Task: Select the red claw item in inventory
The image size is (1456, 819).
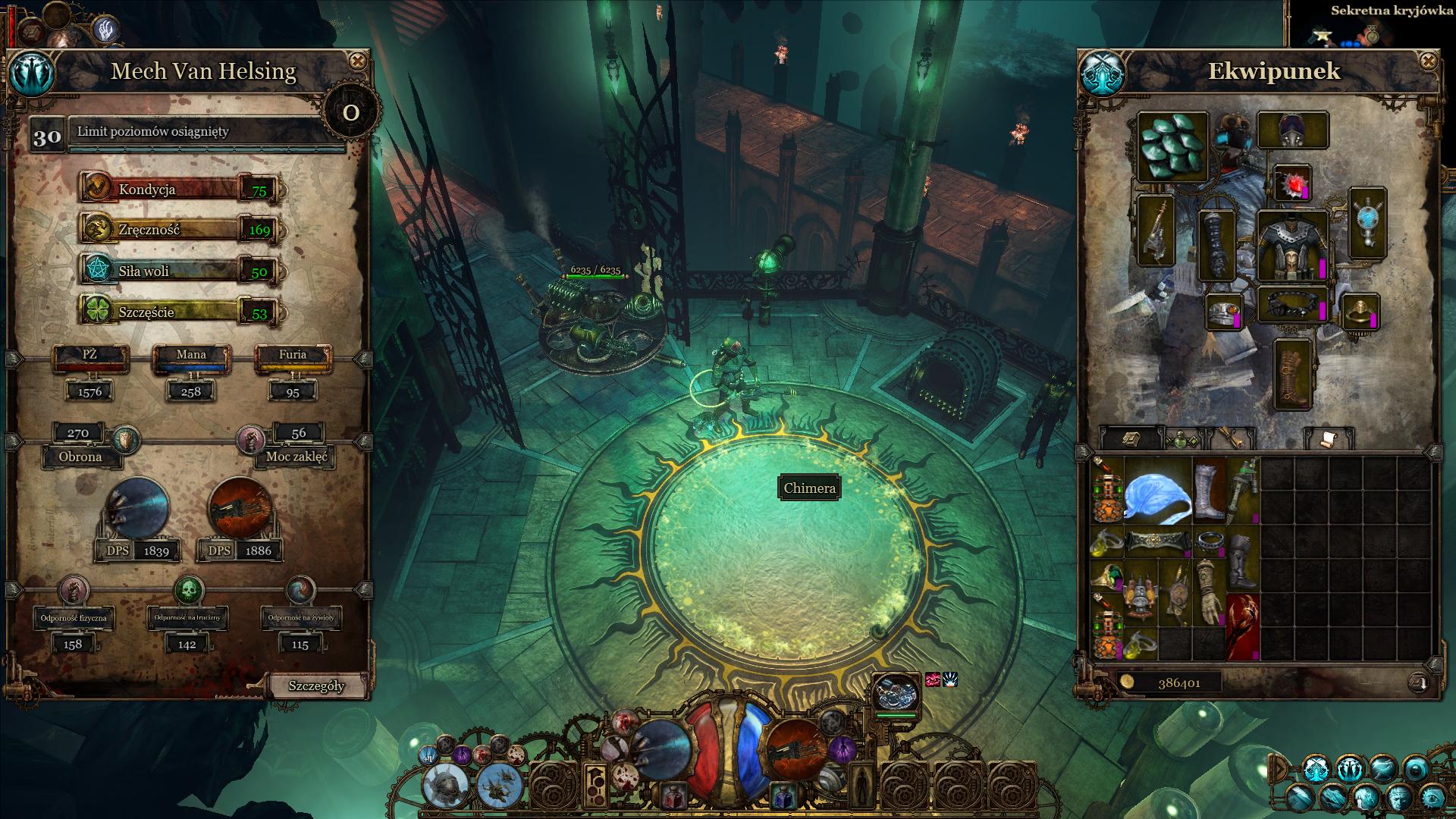Action: 1242,626
